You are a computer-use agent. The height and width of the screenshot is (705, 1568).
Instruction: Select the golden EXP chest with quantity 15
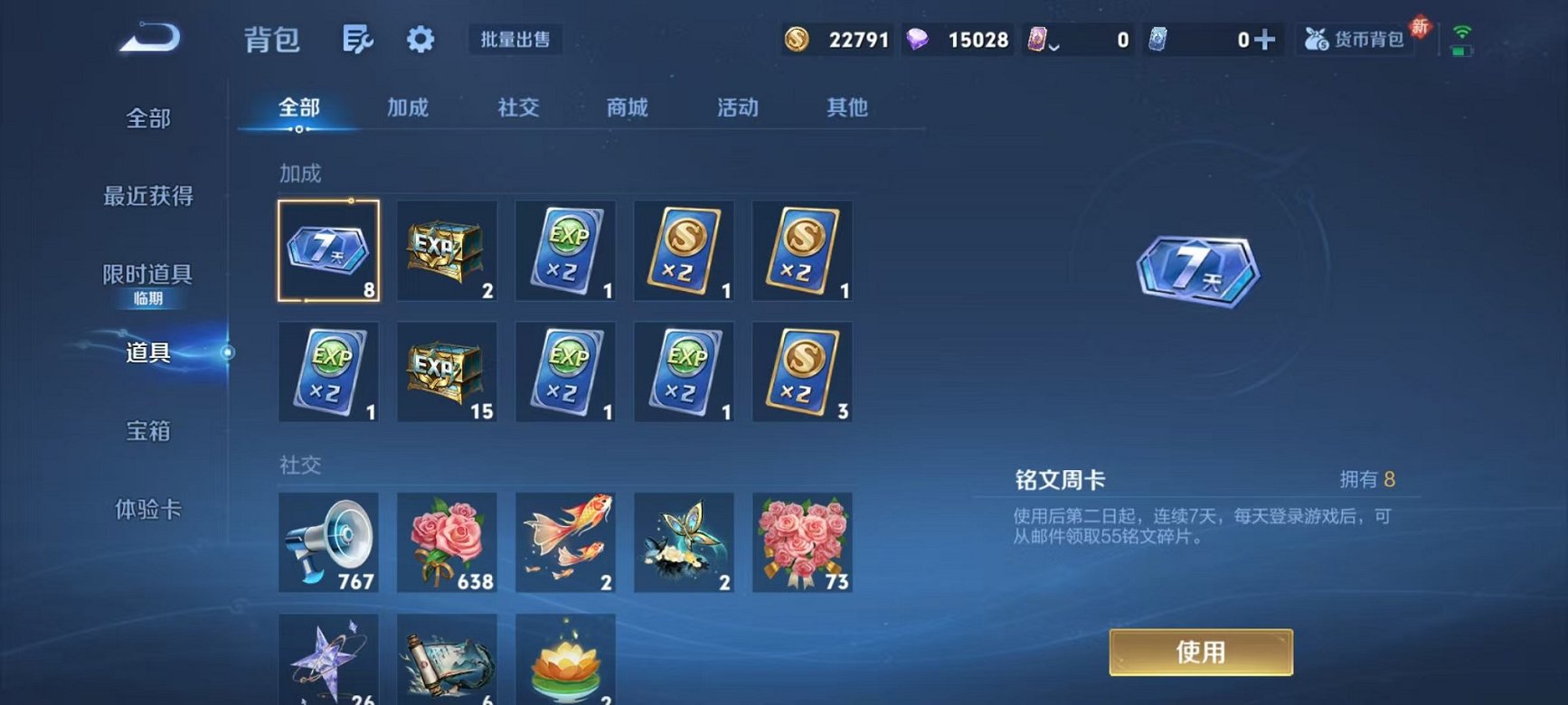tap(446, 371)
